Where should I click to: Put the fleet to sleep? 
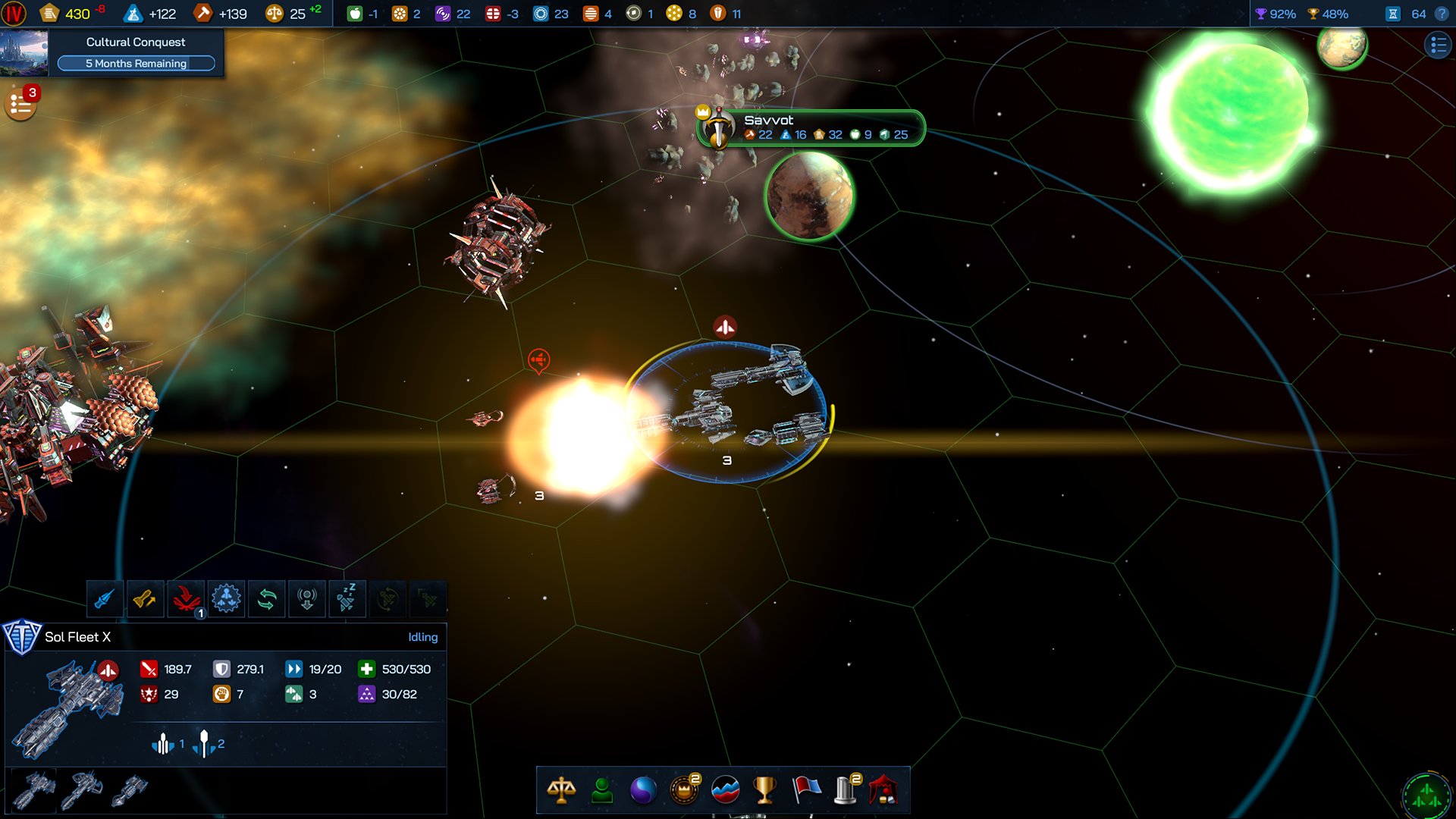point(347,599)
